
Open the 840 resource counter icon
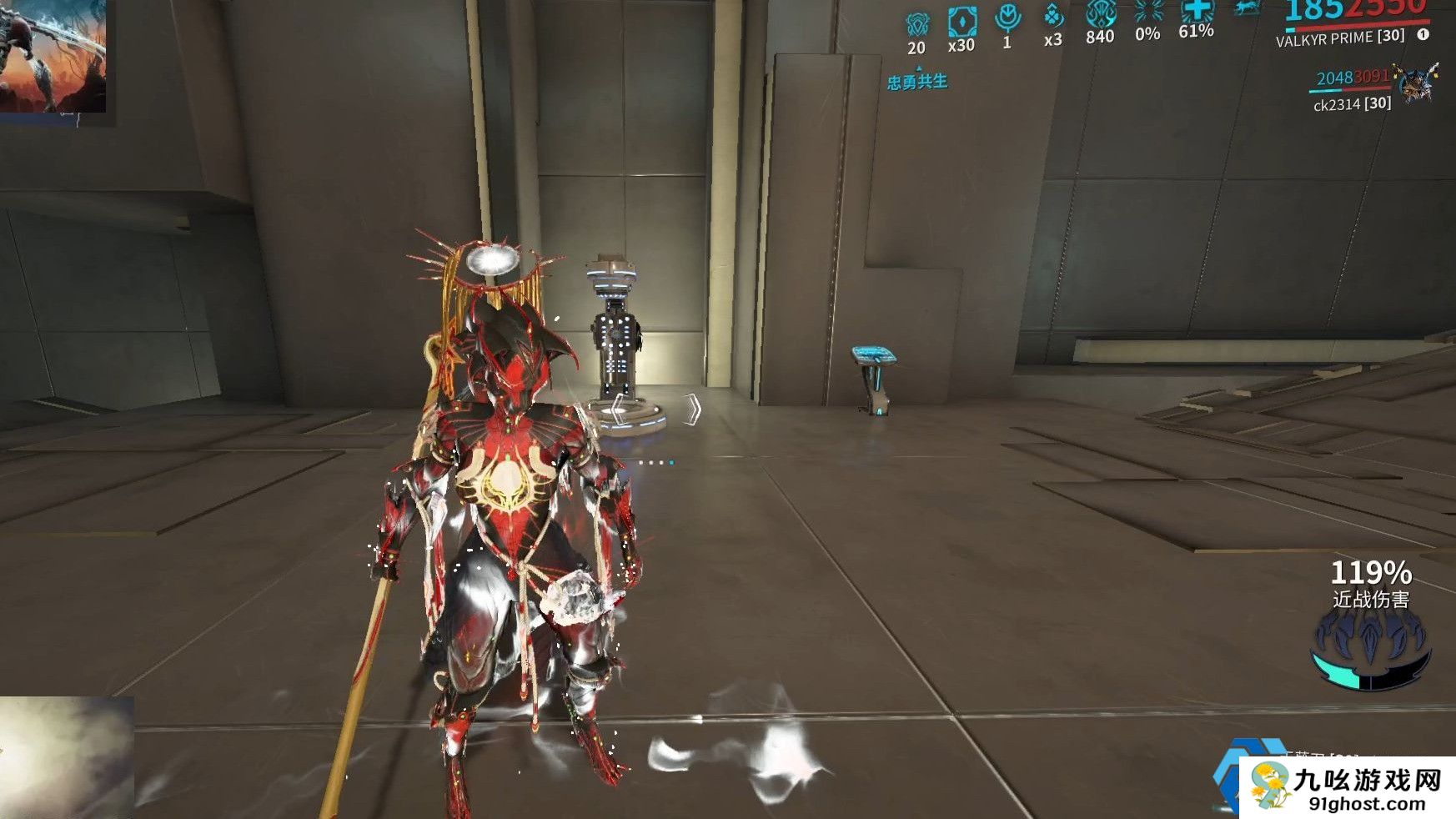(1099, 13)
